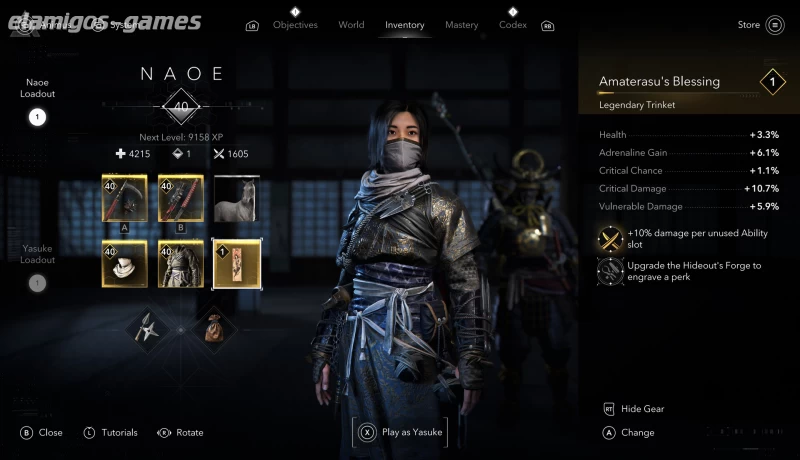800x460 pixels.
Task: Choose Hide Gear option
Action: [642, 409]
